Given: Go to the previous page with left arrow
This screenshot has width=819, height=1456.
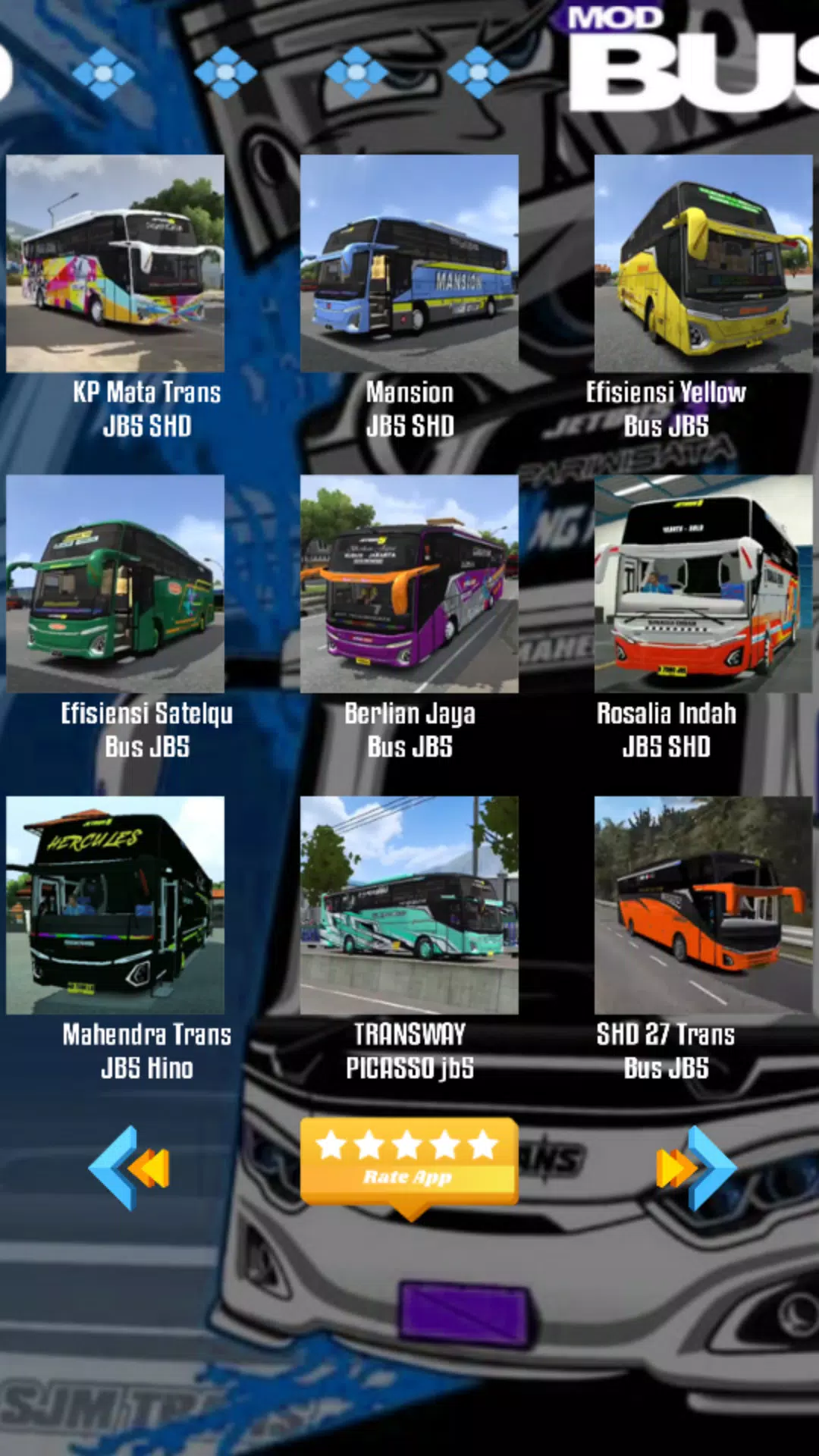Looking at the screenshot, I should coord(129,1167).
